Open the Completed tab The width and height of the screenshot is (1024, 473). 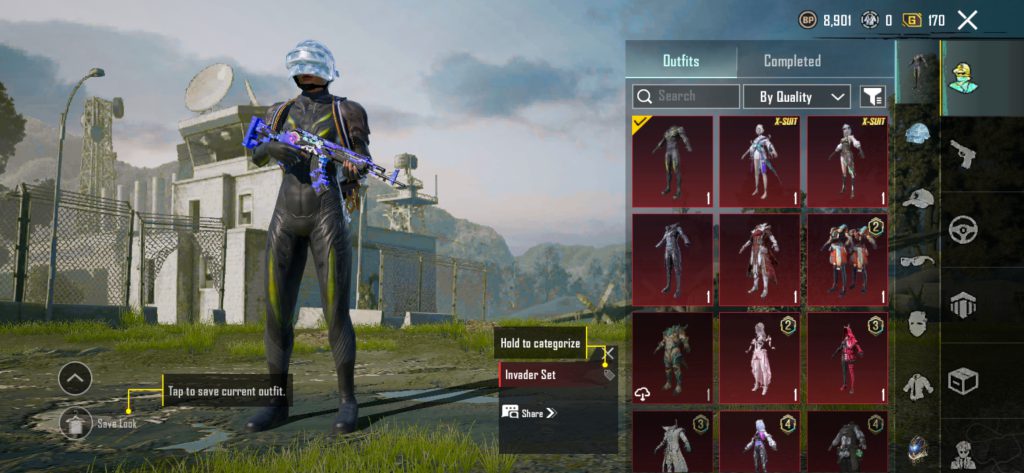(x=792, y=61)
